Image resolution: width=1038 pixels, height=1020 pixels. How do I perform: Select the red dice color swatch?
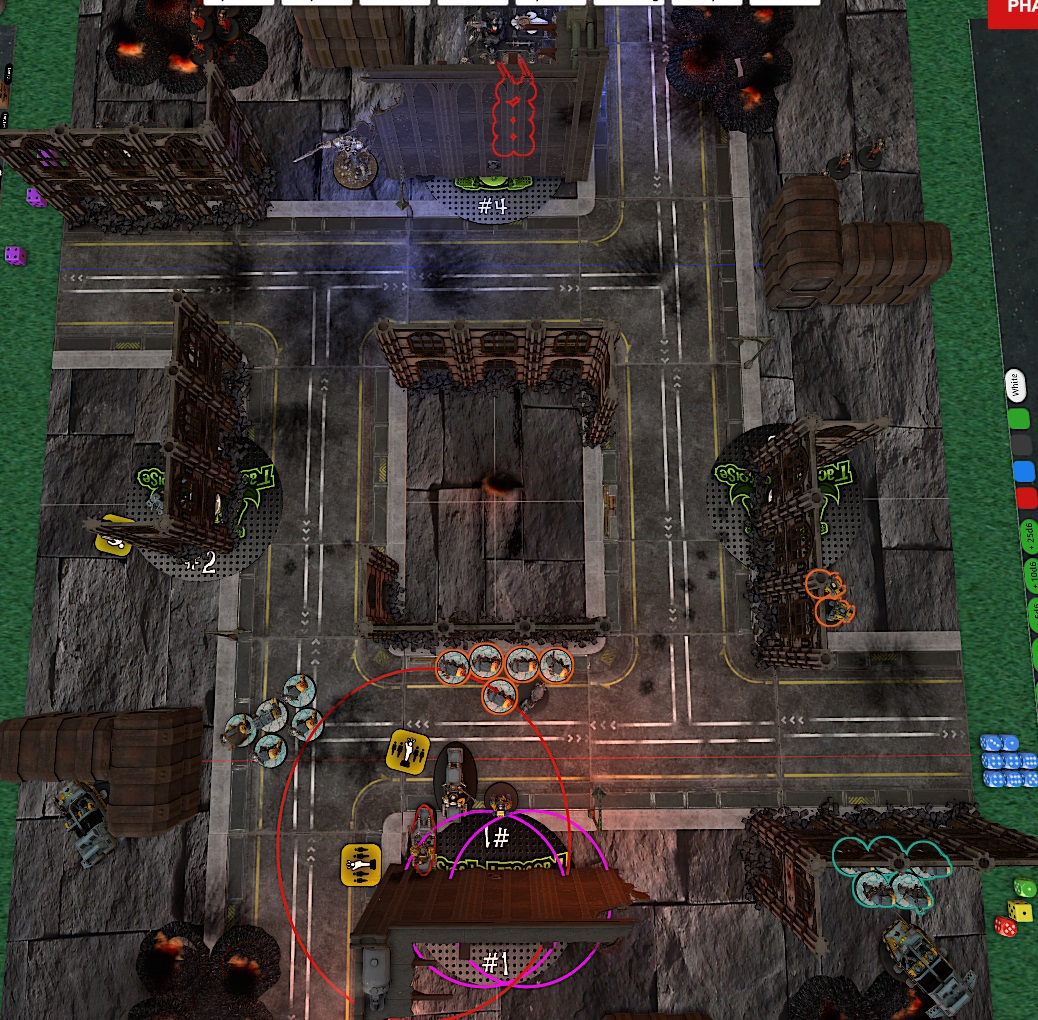click(1026, 499)
